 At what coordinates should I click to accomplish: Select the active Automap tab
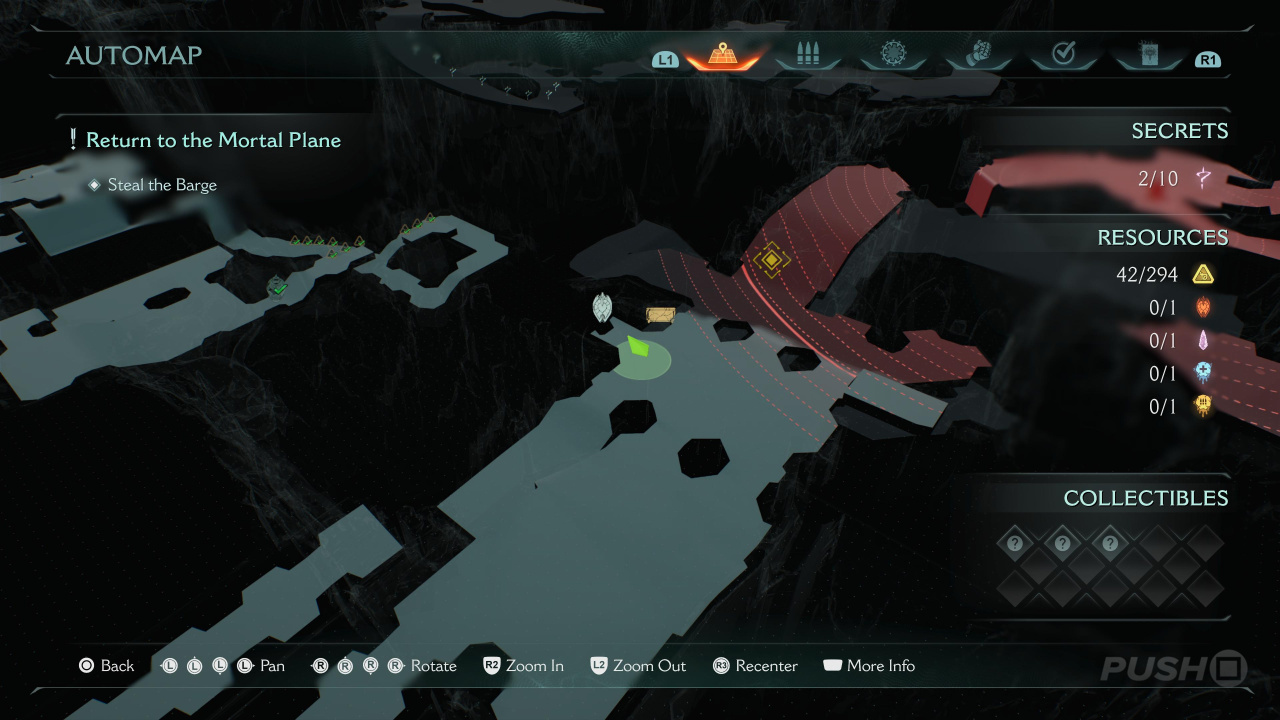click(721, 56)
